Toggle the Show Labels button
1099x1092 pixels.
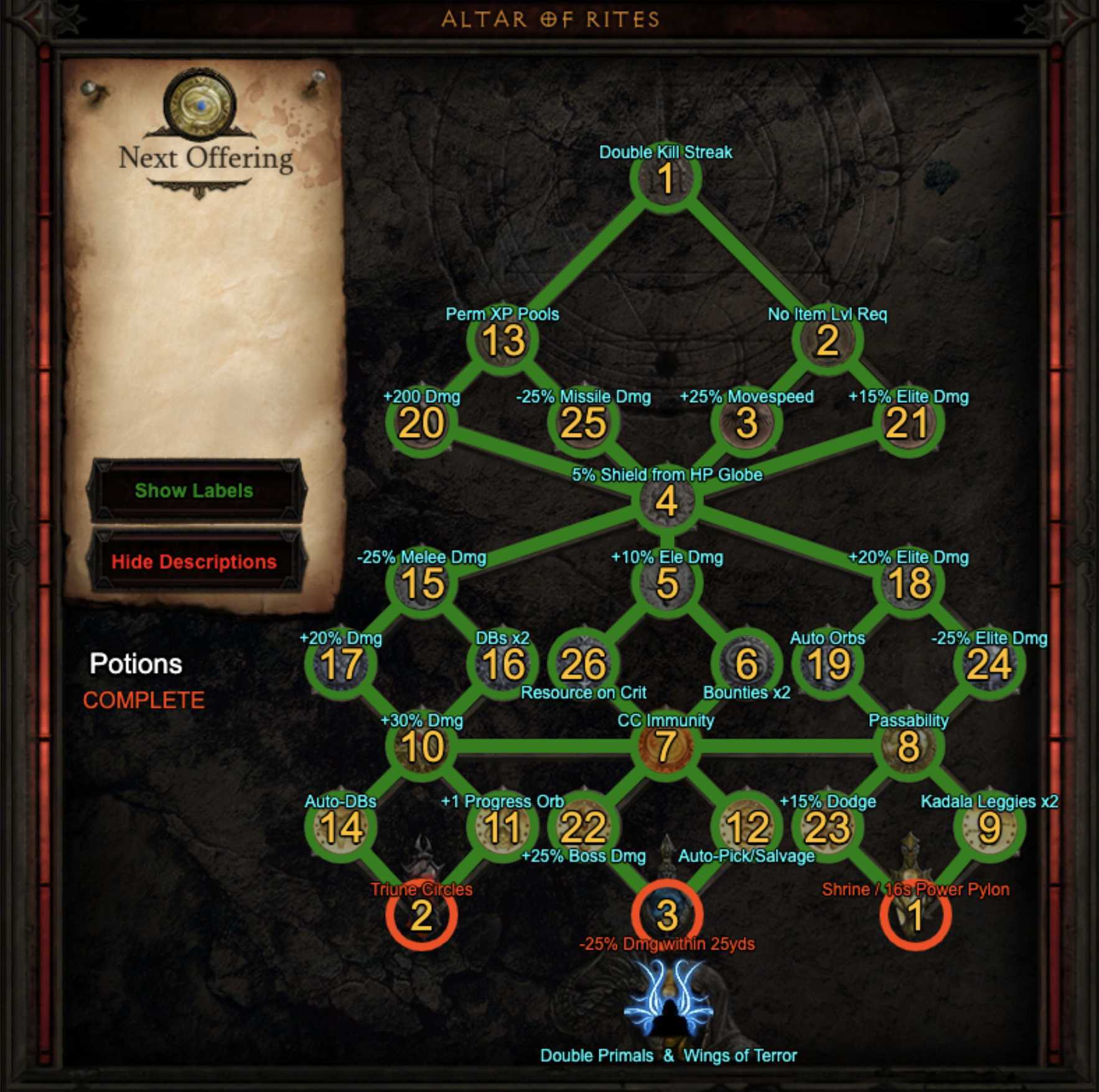tap(194, 491)
